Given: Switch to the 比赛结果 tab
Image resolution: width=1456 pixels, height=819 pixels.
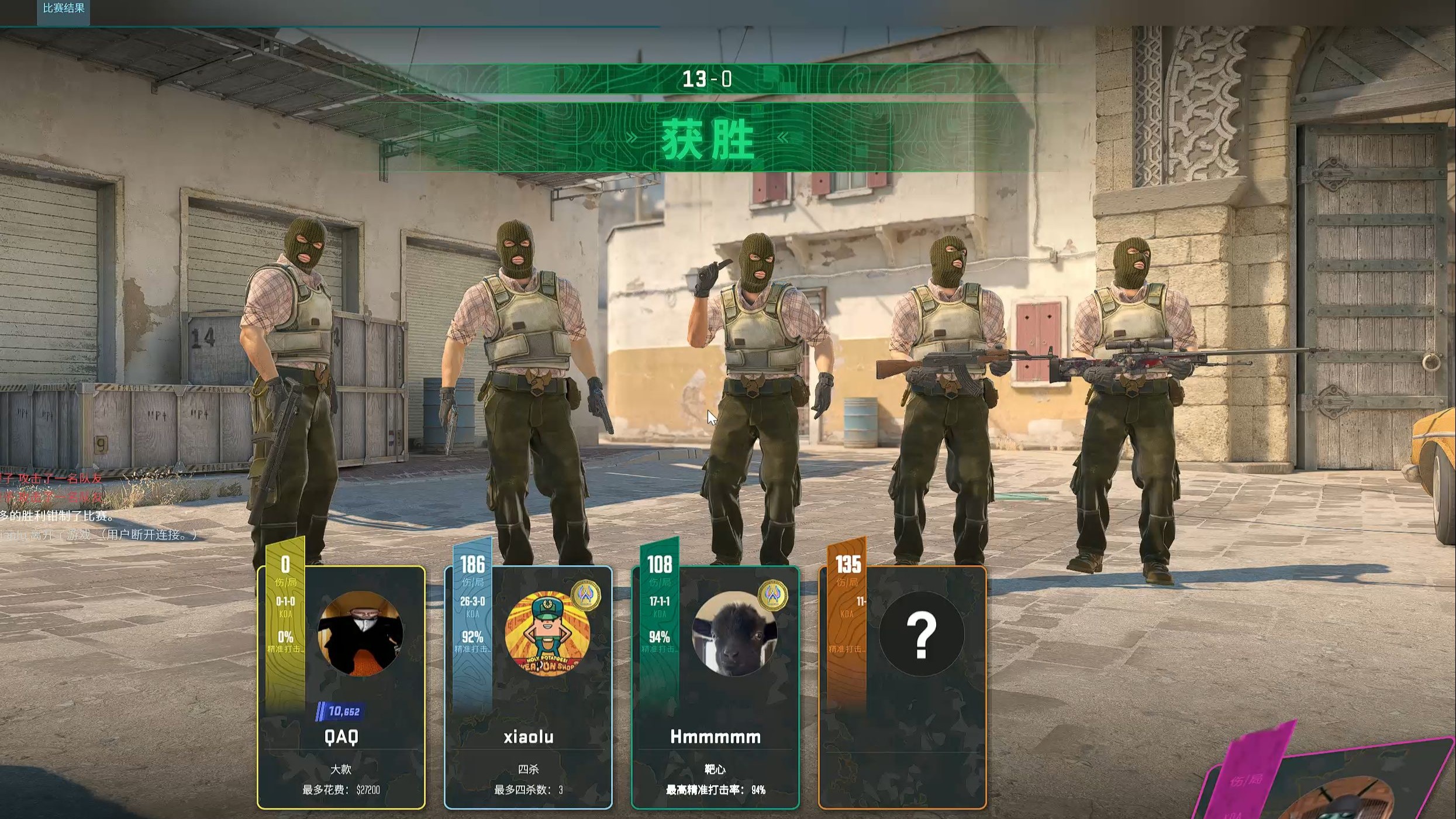Looking at the screenshot, I should (63, 9).
